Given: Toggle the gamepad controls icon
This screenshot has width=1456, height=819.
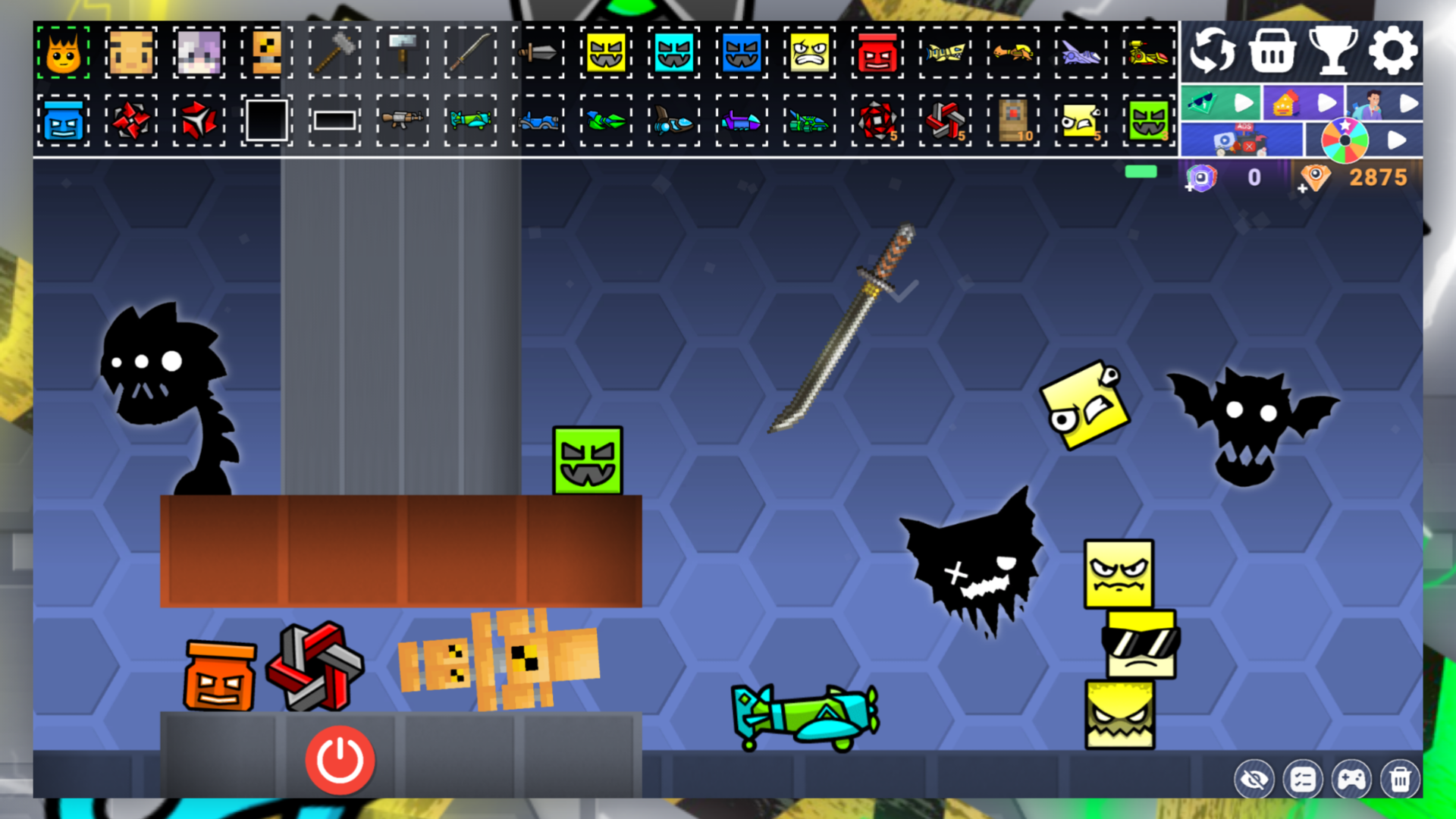Looking at the screenshot, I should tap(1352, 778).
